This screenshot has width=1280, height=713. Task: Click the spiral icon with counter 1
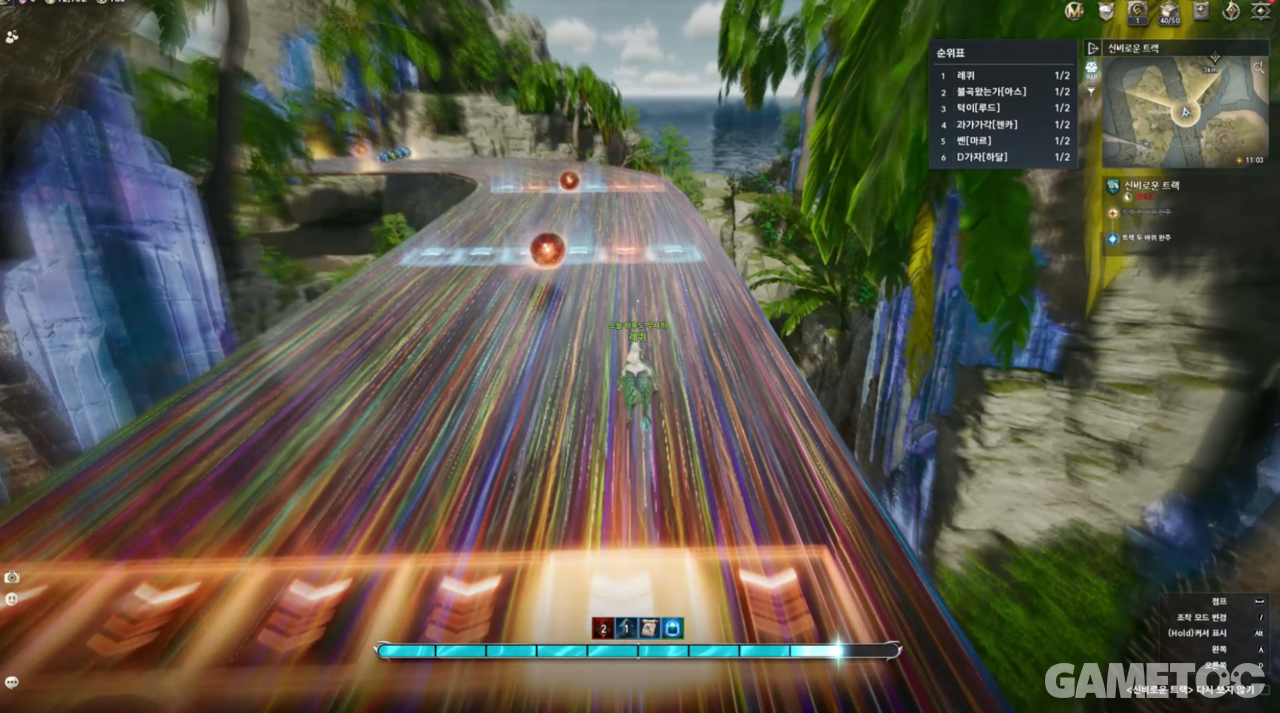coord(1137,11)
